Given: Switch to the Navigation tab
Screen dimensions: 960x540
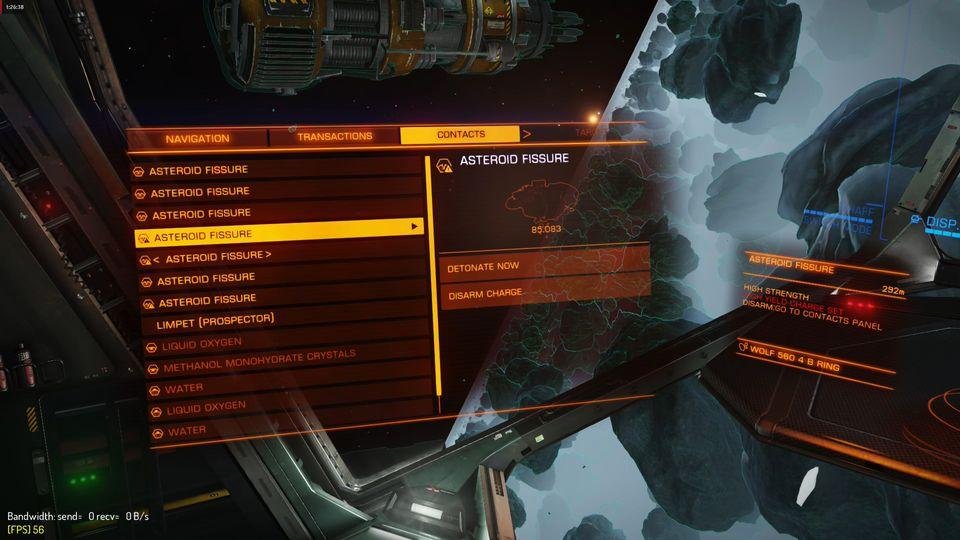Looking at the screenshot, I should pos(197,138).
